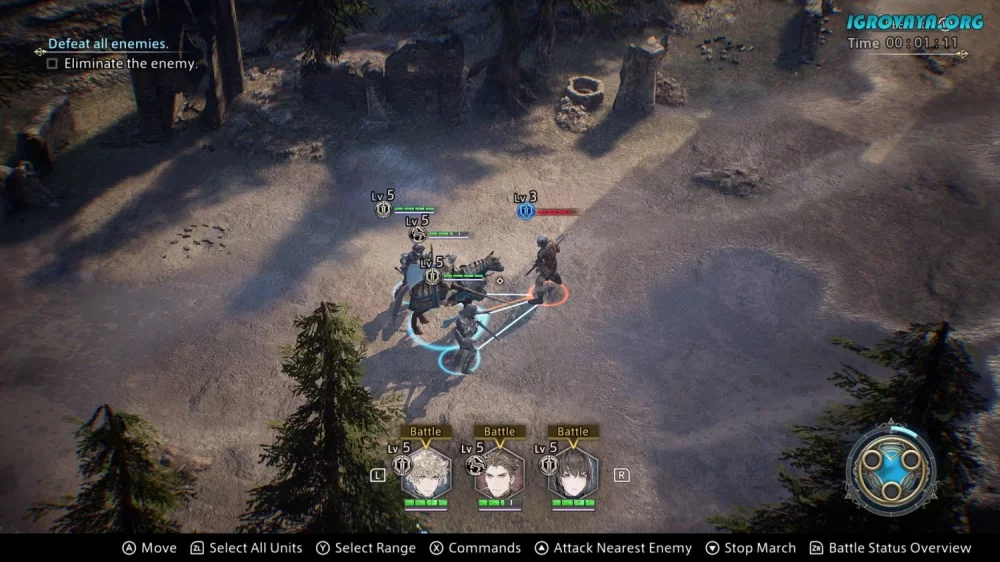The height and width of the screenshot is (562, 1000).
Task: Select the cavalry unit's overhead horse icon
Action: 417,234
